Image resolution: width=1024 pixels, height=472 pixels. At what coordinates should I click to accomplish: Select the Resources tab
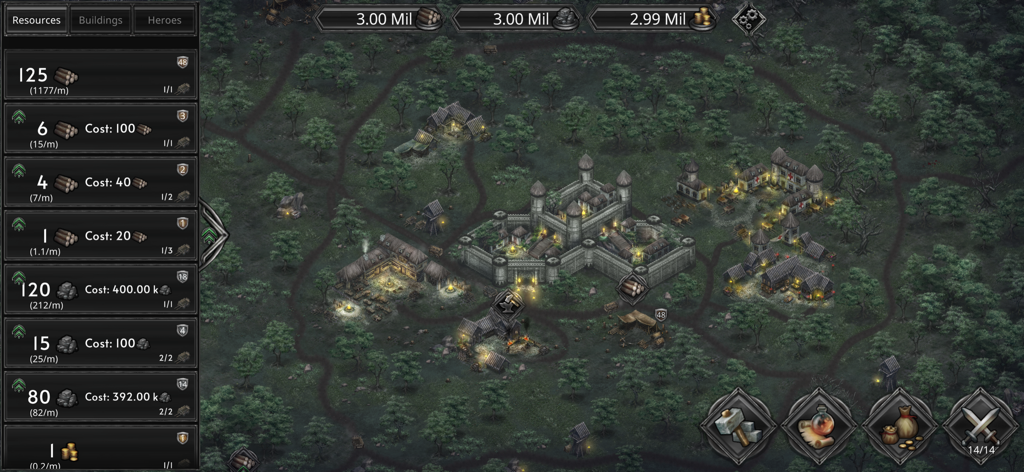[x=36, y=20]
